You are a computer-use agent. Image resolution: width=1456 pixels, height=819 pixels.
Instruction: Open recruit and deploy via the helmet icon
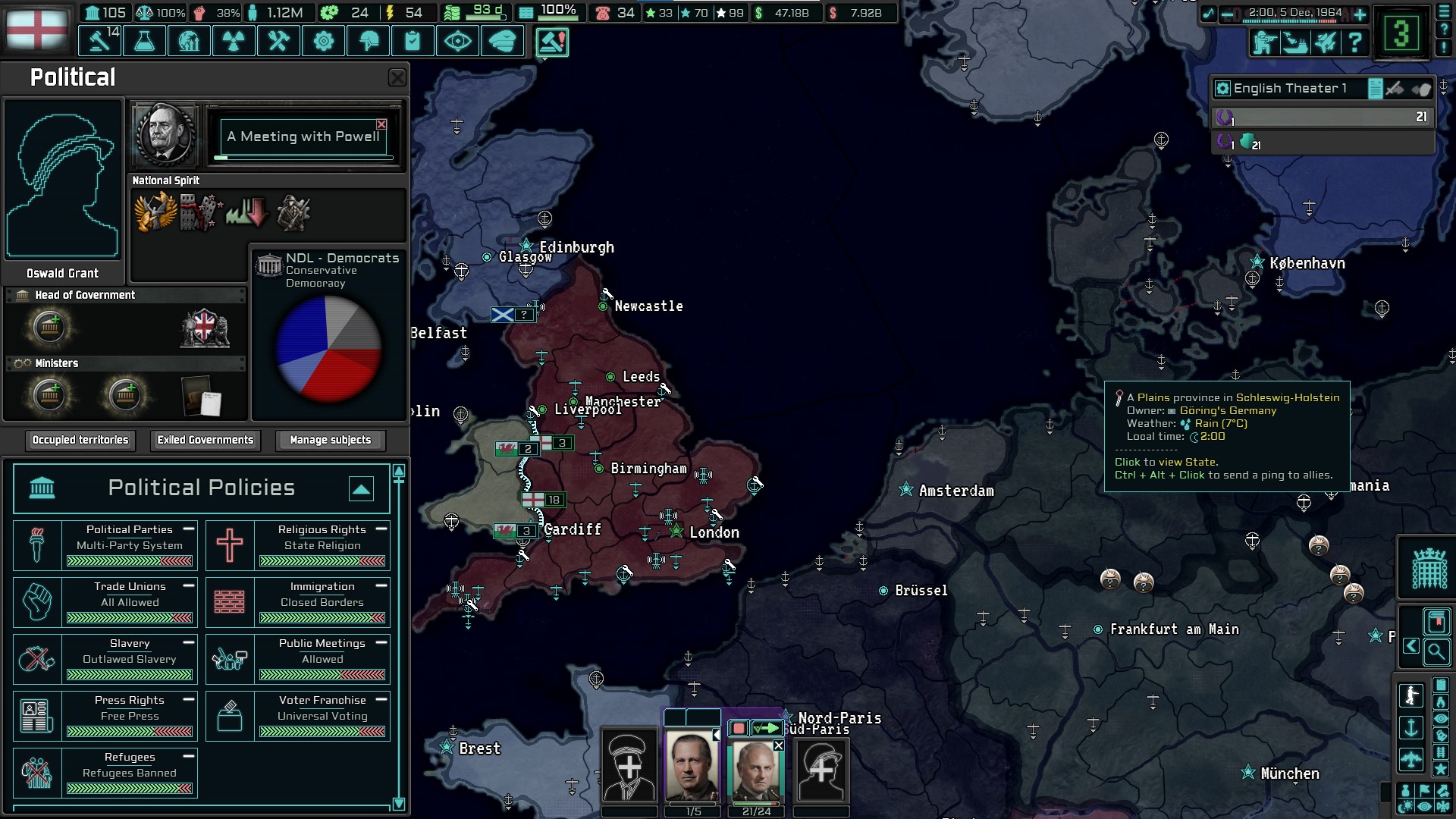368,41
